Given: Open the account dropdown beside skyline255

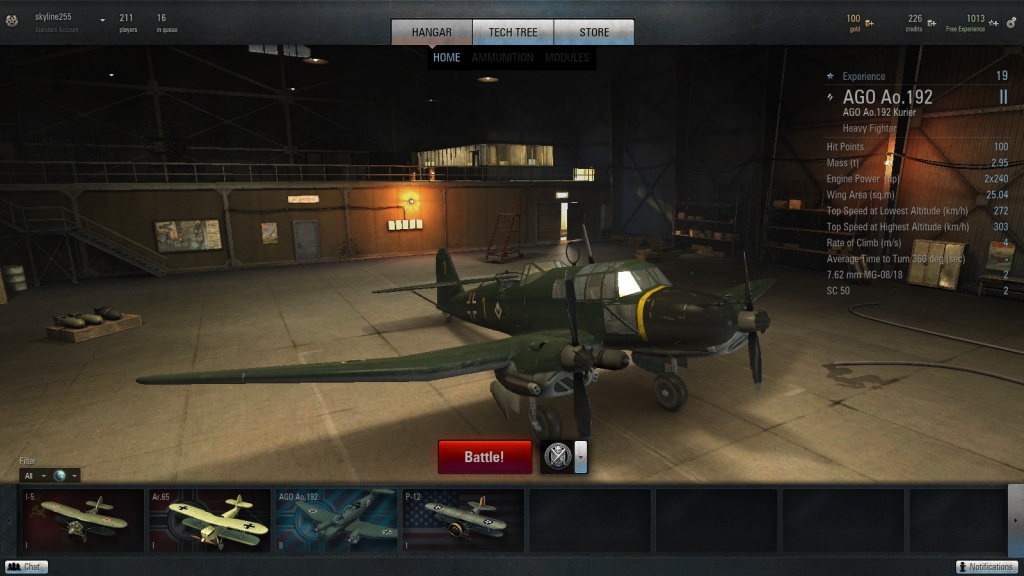Looking at the screenshot, I should coord(102,19).
